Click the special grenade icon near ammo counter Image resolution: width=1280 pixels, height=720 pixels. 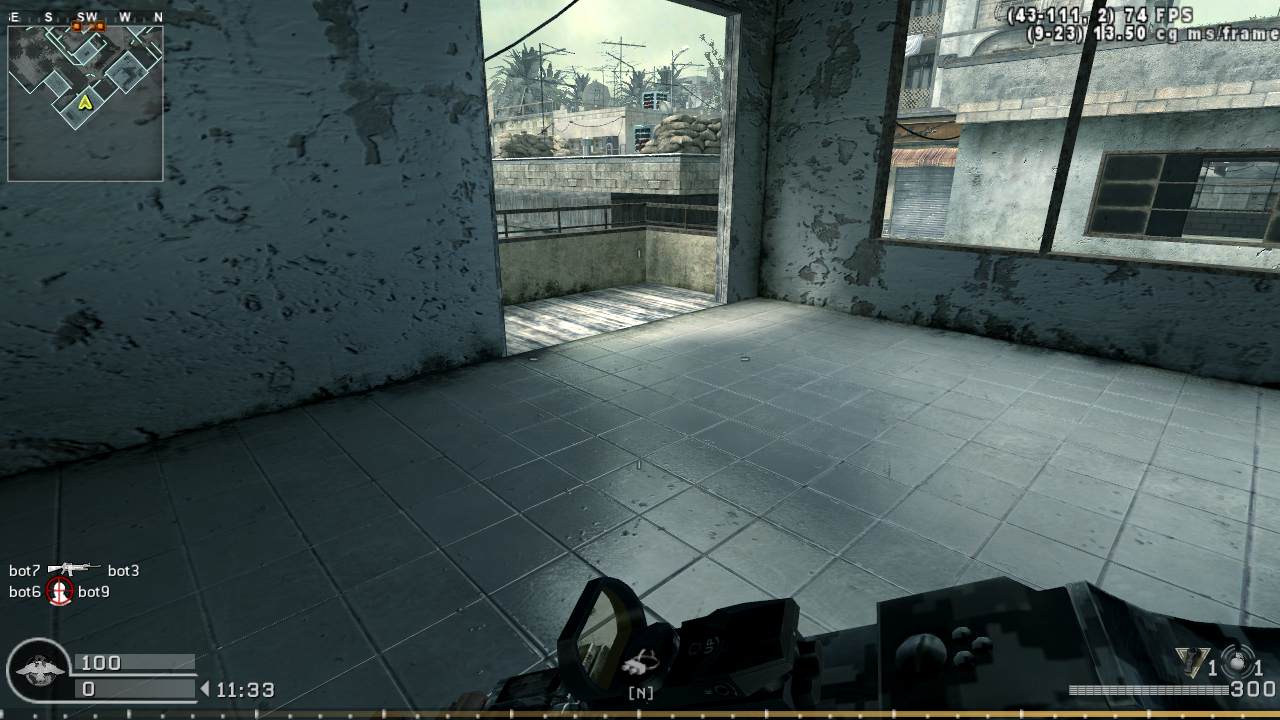tap(1192, 661)
